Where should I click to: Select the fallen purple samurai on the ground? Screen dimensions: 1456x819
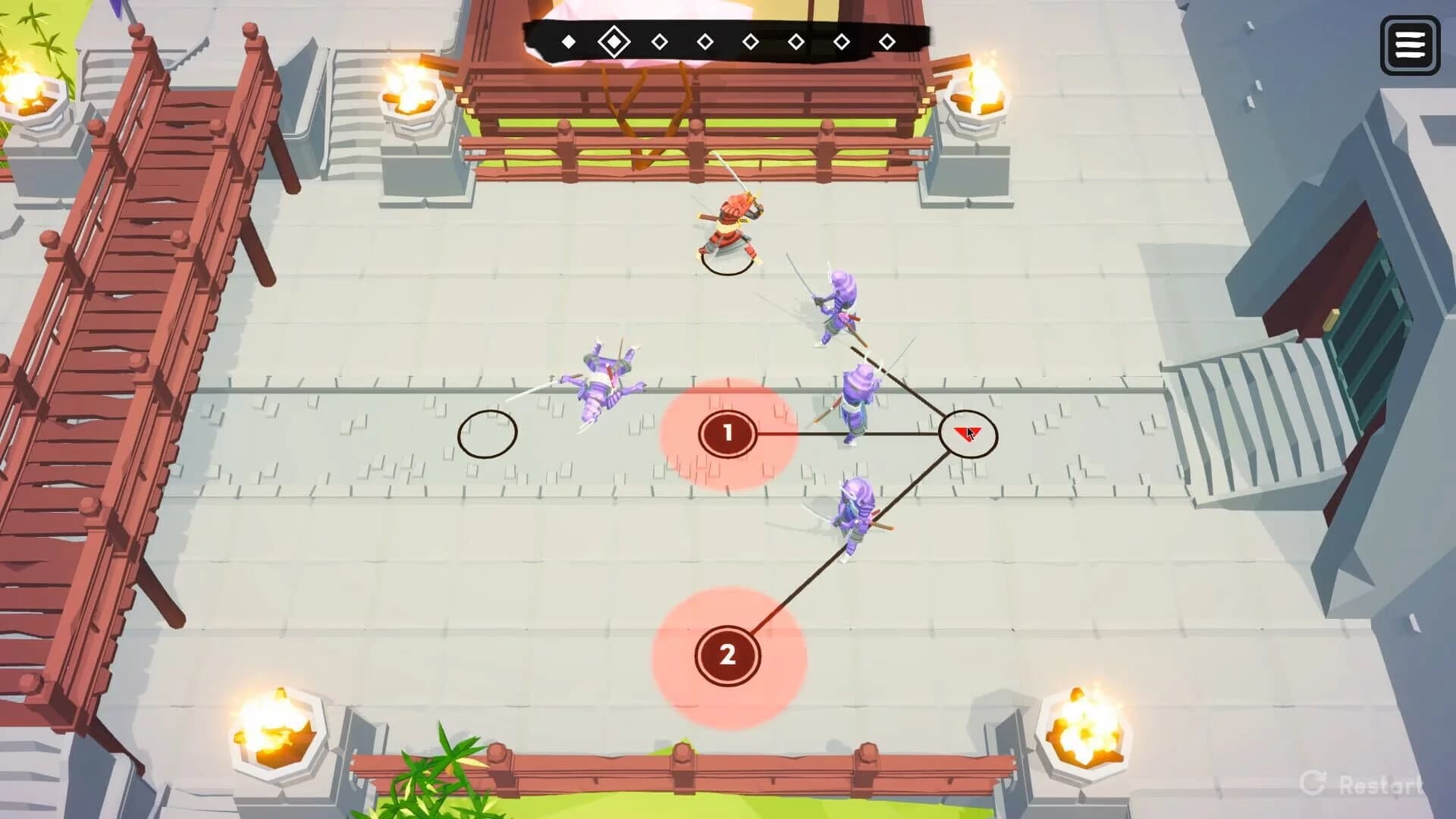pos(603,379)
